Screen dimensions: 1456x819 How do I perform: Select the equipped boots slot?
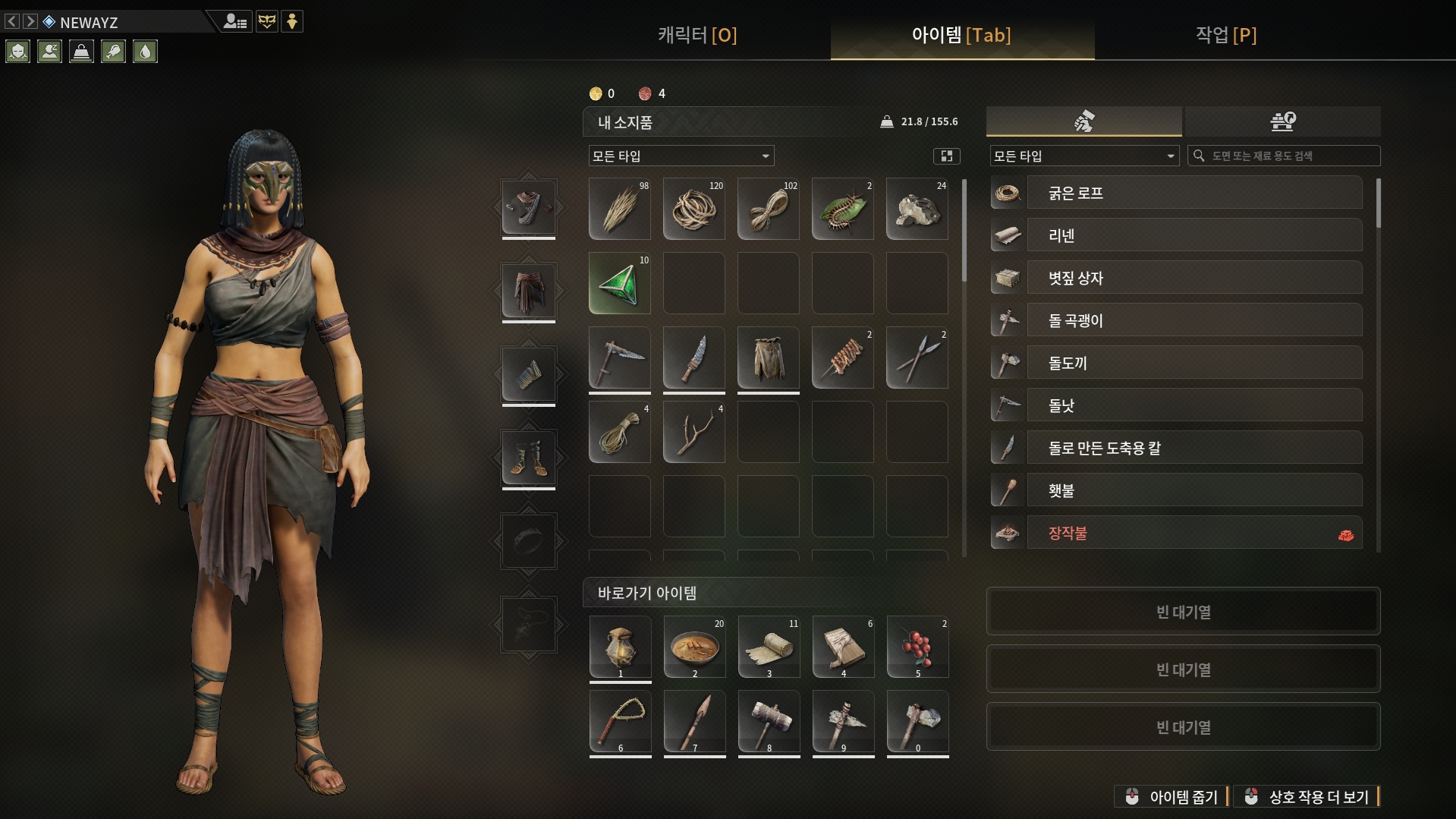tap(529, 458)
